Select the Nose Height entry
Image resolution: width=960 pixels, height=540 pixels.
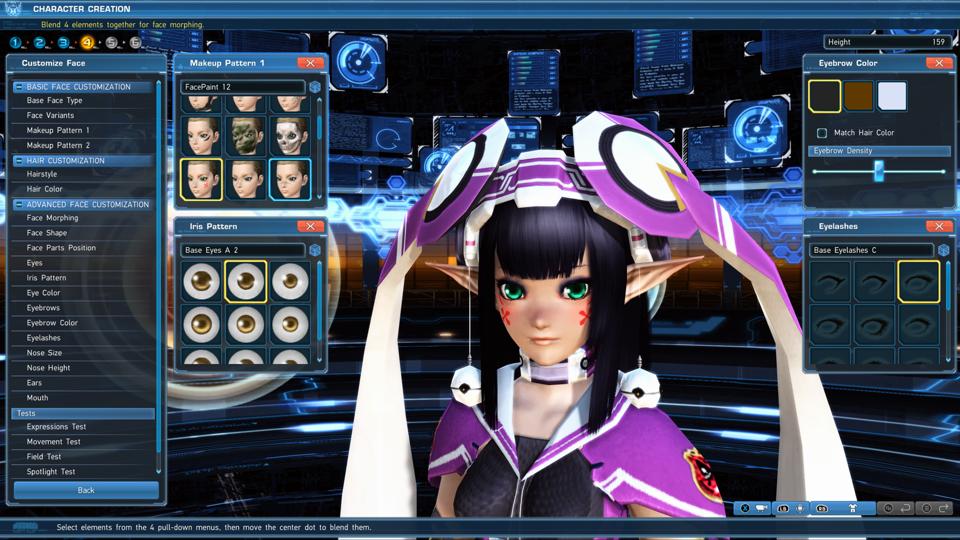[48, 368]
